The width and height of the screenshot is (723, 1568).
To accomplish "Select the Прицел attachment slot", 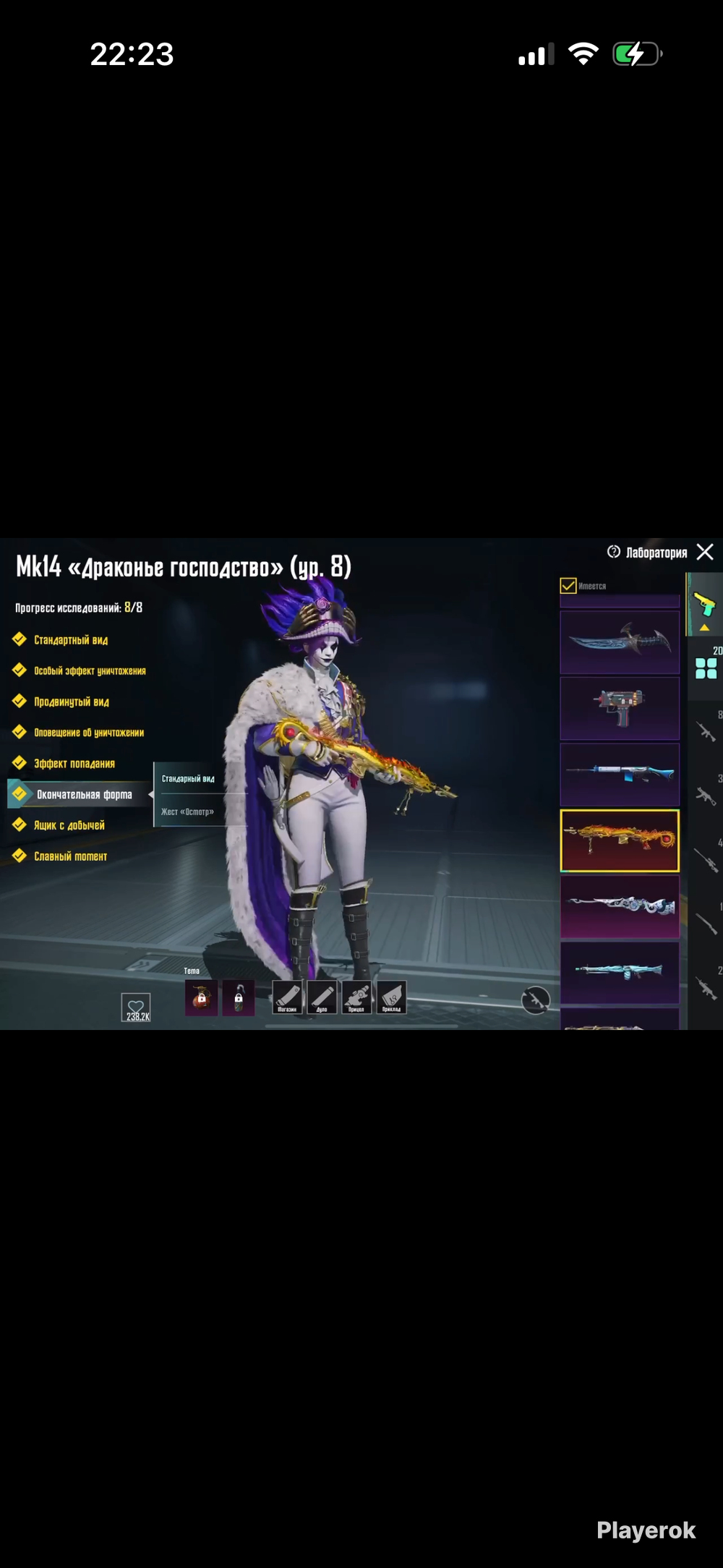I will 356,997.
